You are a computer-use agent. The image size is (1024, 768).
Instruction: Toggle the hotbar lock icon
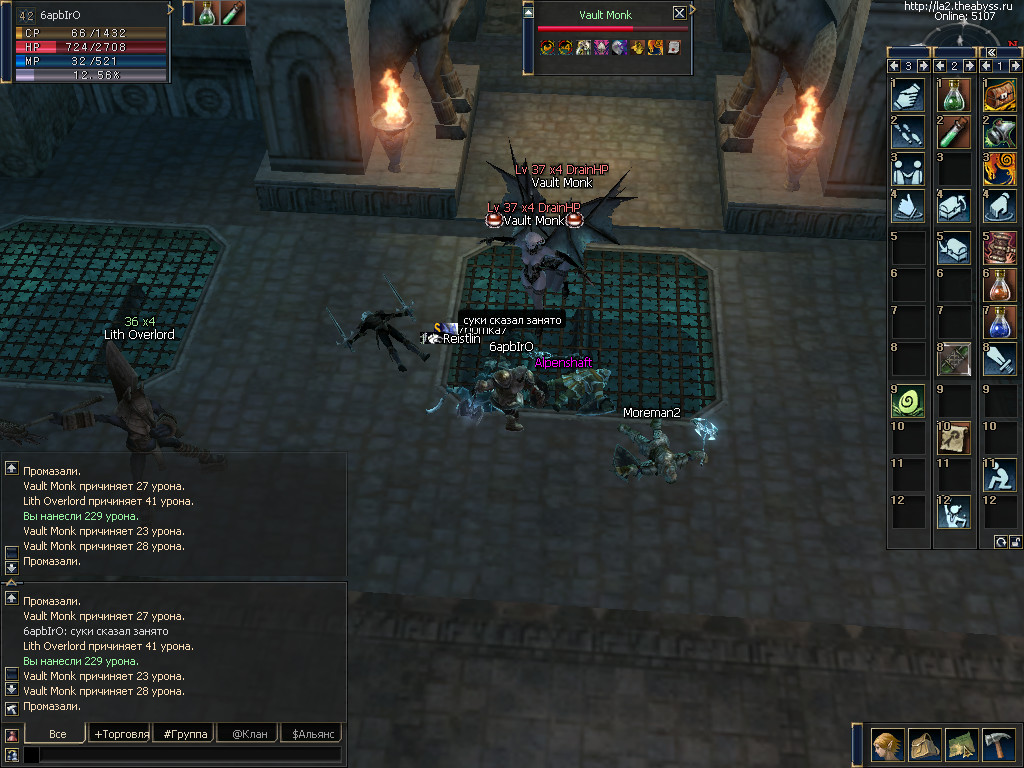point(1015,541)
